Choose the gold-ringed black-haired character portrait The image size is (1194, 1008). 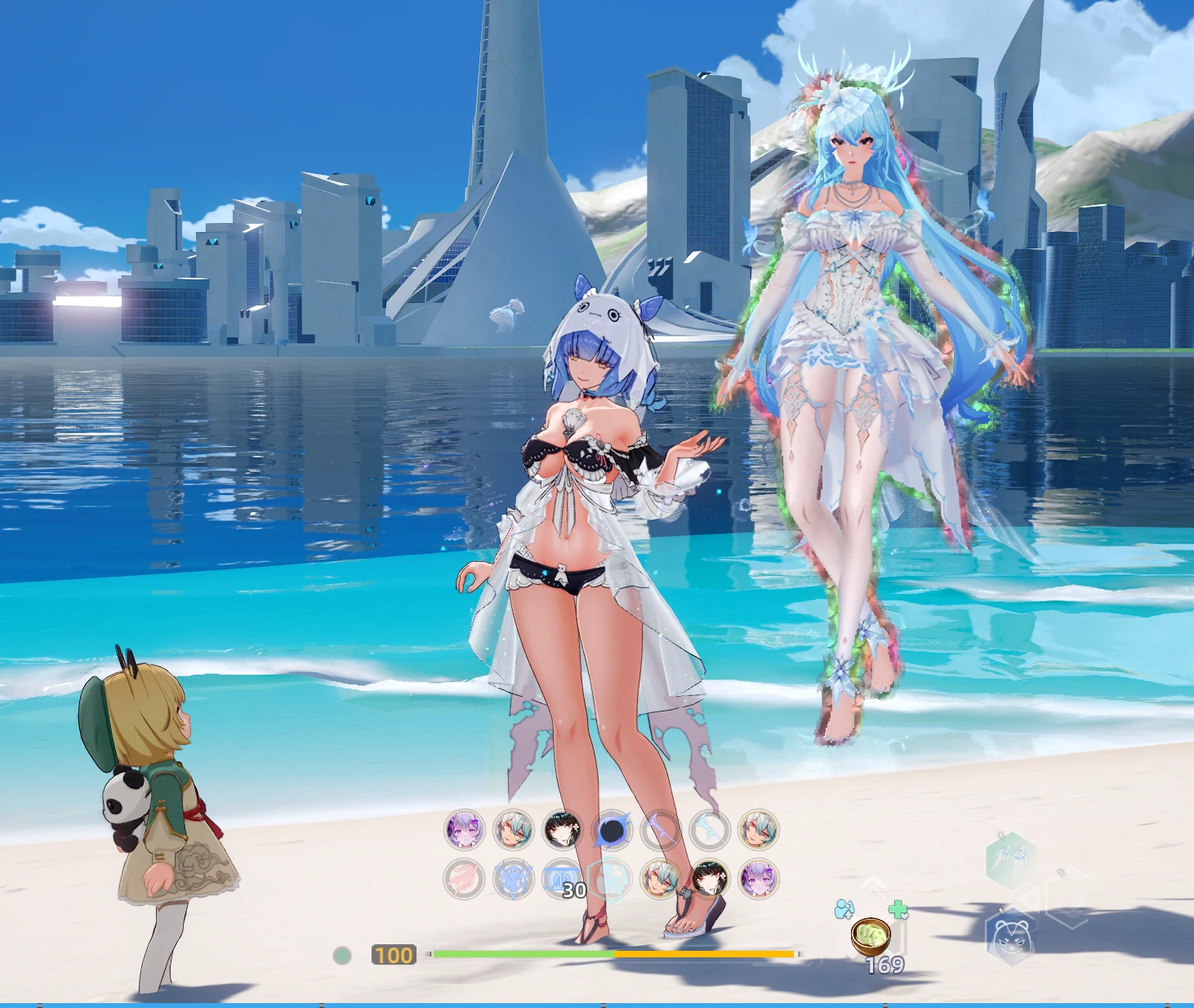[709, 880]
